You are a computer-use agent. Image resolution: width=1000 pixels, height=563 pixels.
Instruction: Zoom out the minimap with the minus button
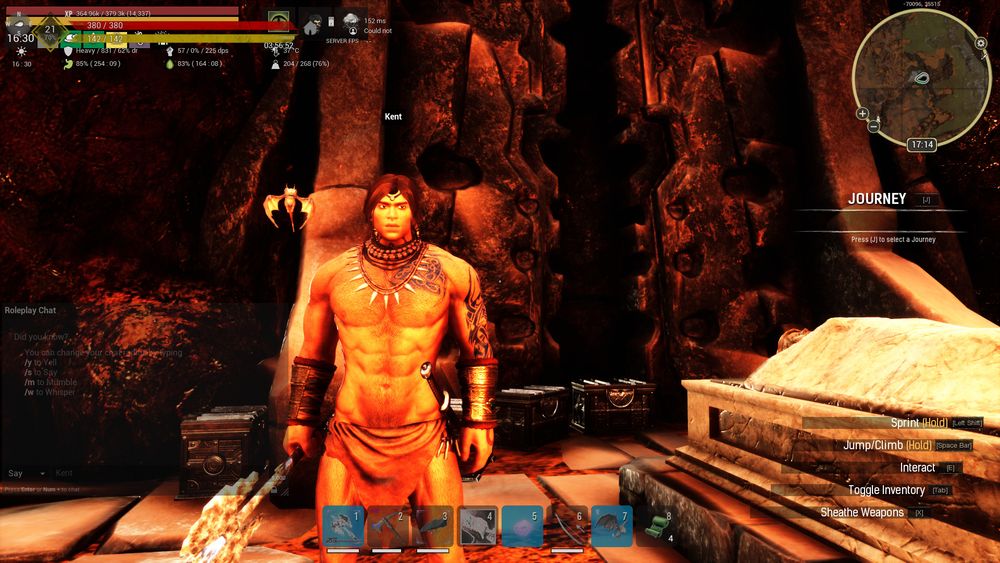[874, 125]
